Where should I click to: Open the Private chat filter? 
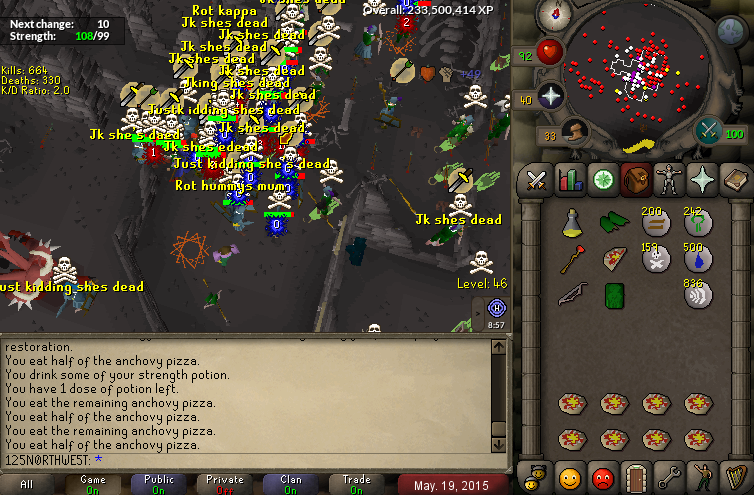pos(225,485)
